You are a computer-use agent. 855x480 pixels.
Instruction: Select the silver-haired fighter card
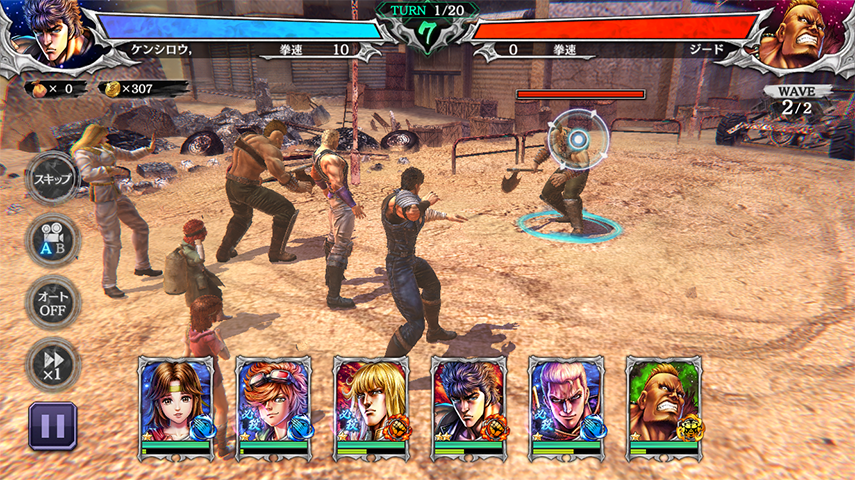click(x=566, y=406)
